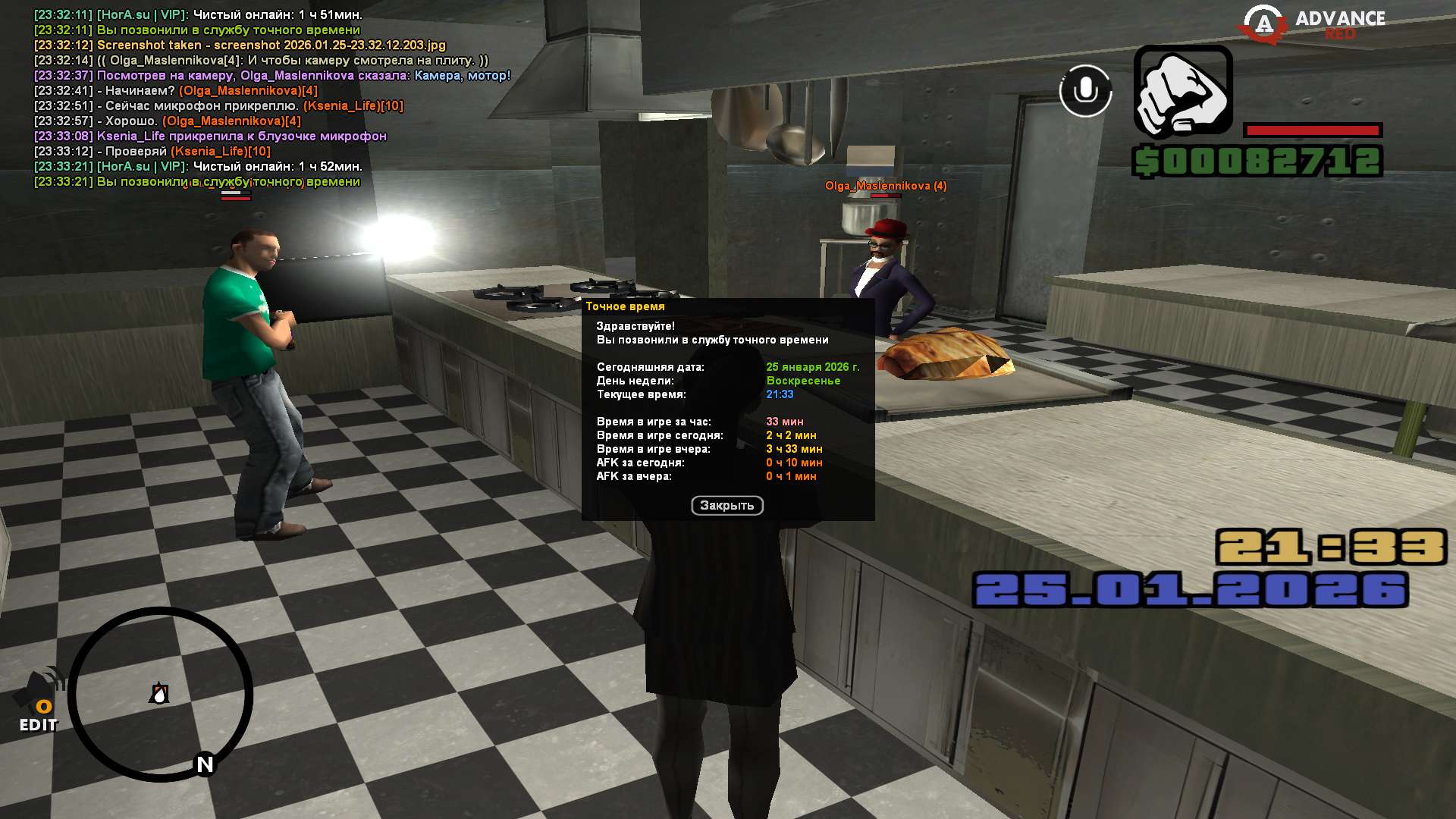Viewport: 1456px width, 819px height.
Task: Open the circular radar minimap
Action: 160,694
